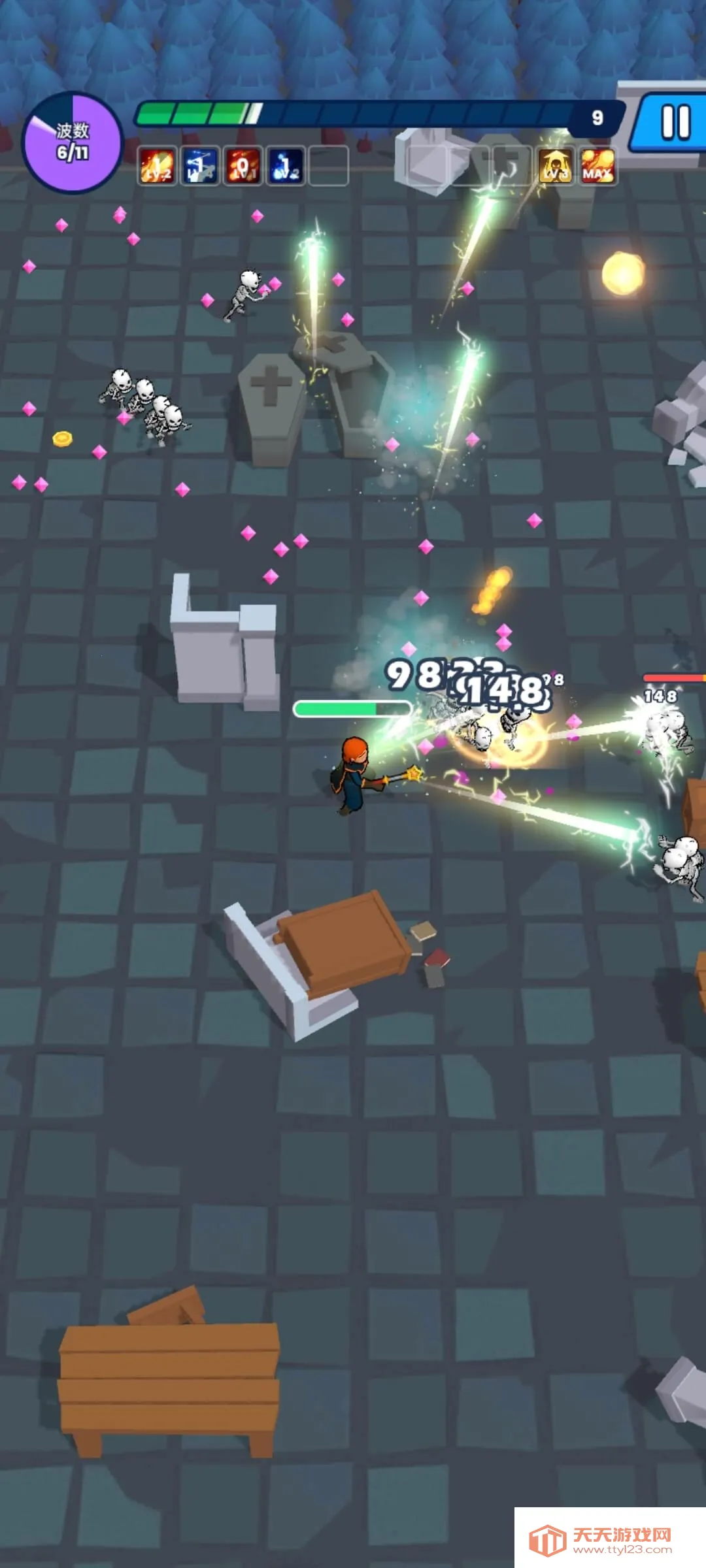Choose the red fireball skill icon
Viewport: 706px width, 1568px height.
[x=243, y=166]
